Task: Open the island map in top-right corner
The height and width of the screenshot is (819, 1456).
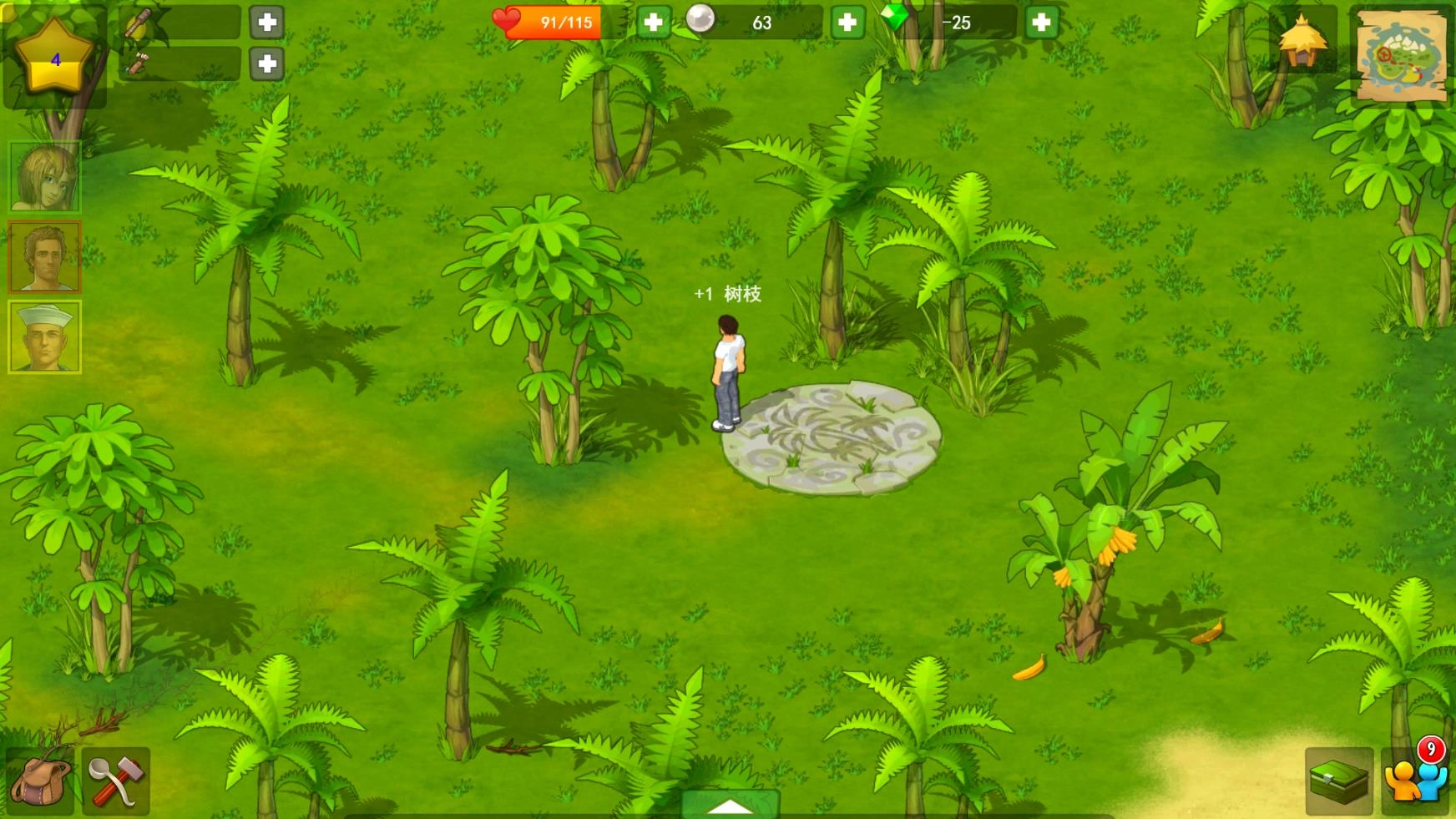Action: 1401,55
